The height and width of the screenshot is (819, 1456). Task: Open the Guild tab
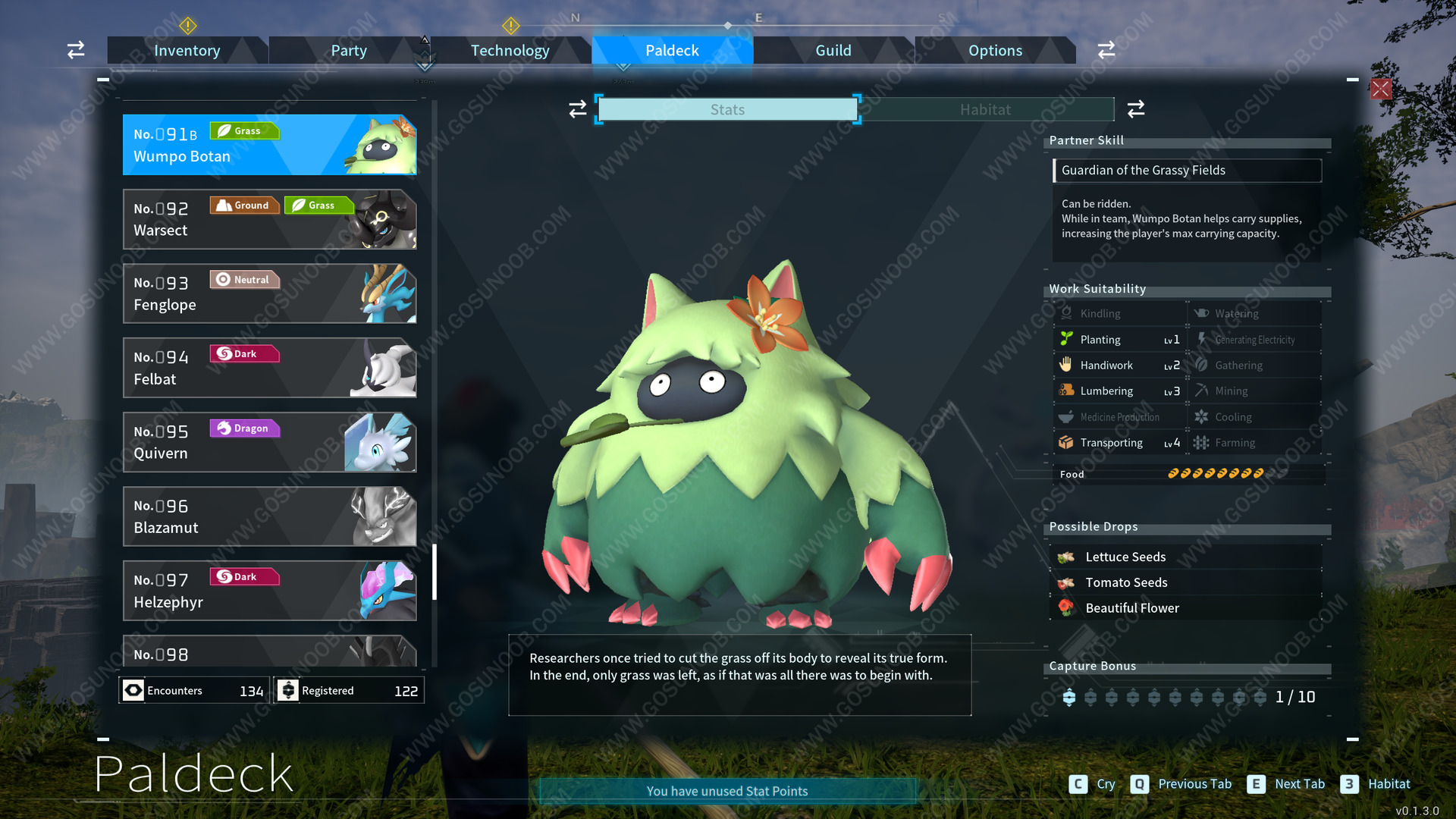833,51
